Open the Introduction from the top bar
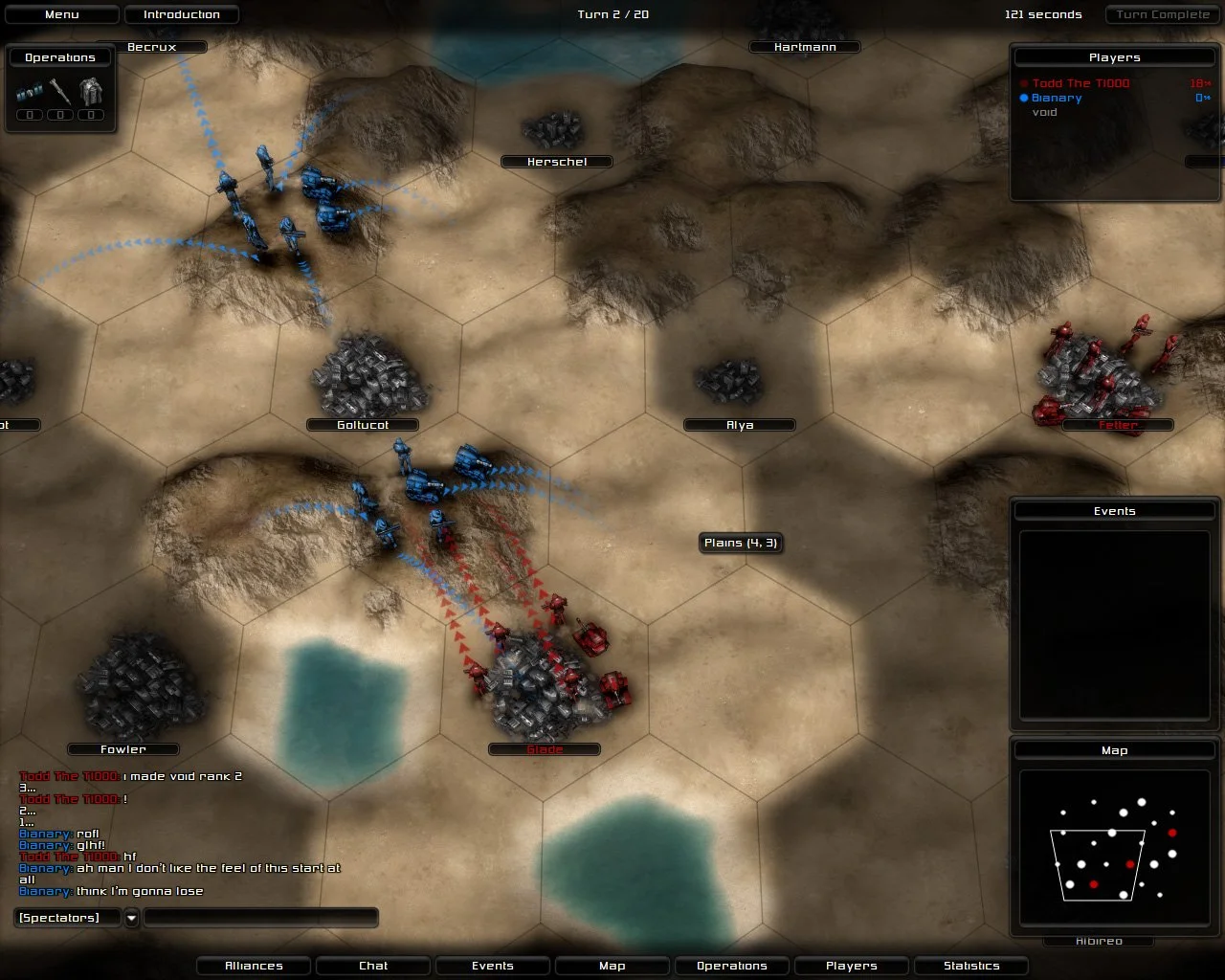The image size is (1225, 980). (182, 14)
